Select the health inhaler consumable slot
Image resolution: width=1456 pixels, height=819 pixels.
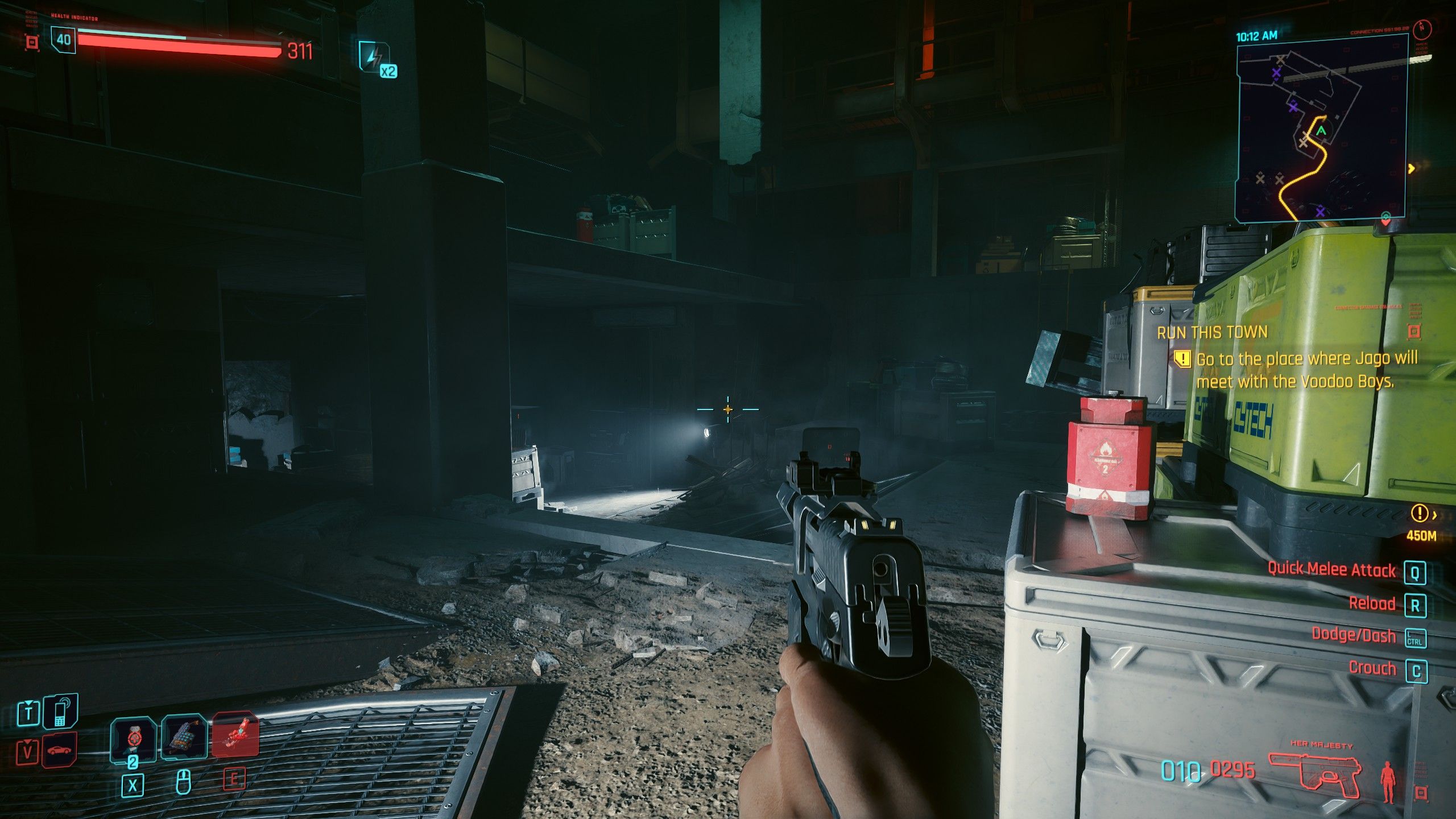pos(133,738)
